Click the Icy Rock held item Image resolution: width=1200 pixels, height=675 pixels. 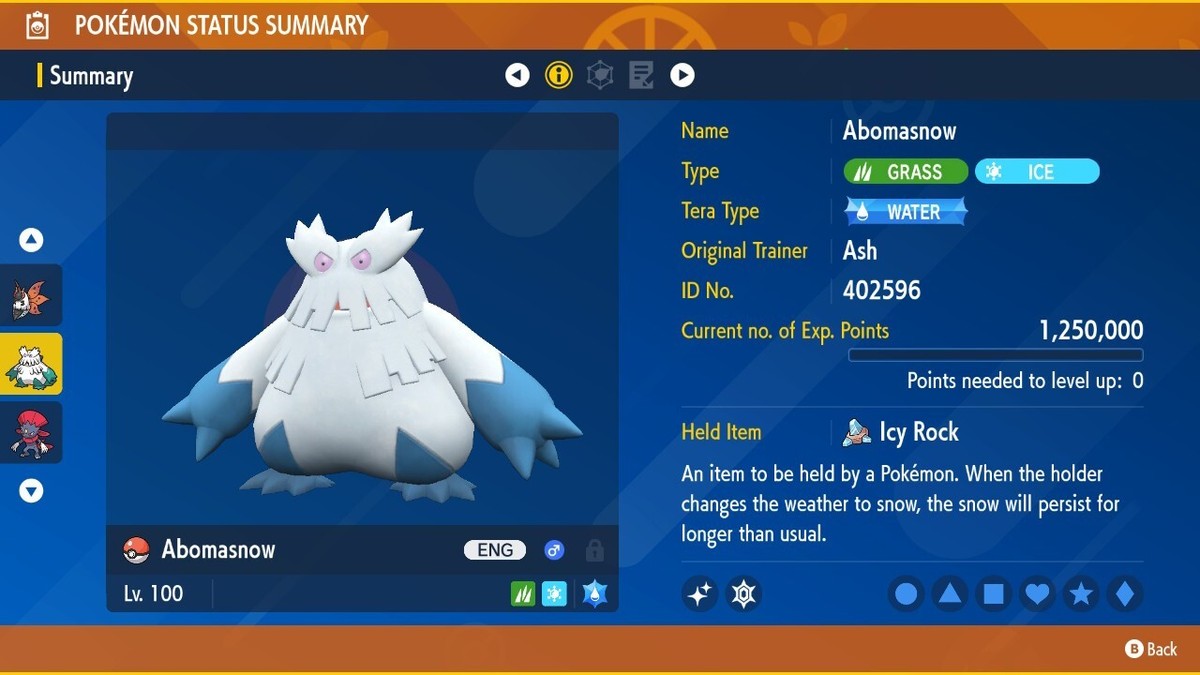click(x=902, y=432)
